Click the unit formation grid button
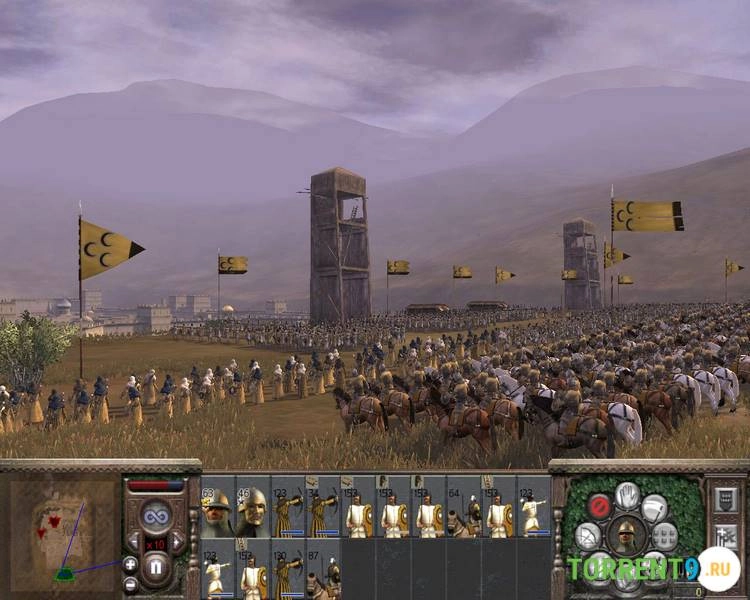Image resolution: width=750 pixels, height=600 pixels. pos(665,537)
